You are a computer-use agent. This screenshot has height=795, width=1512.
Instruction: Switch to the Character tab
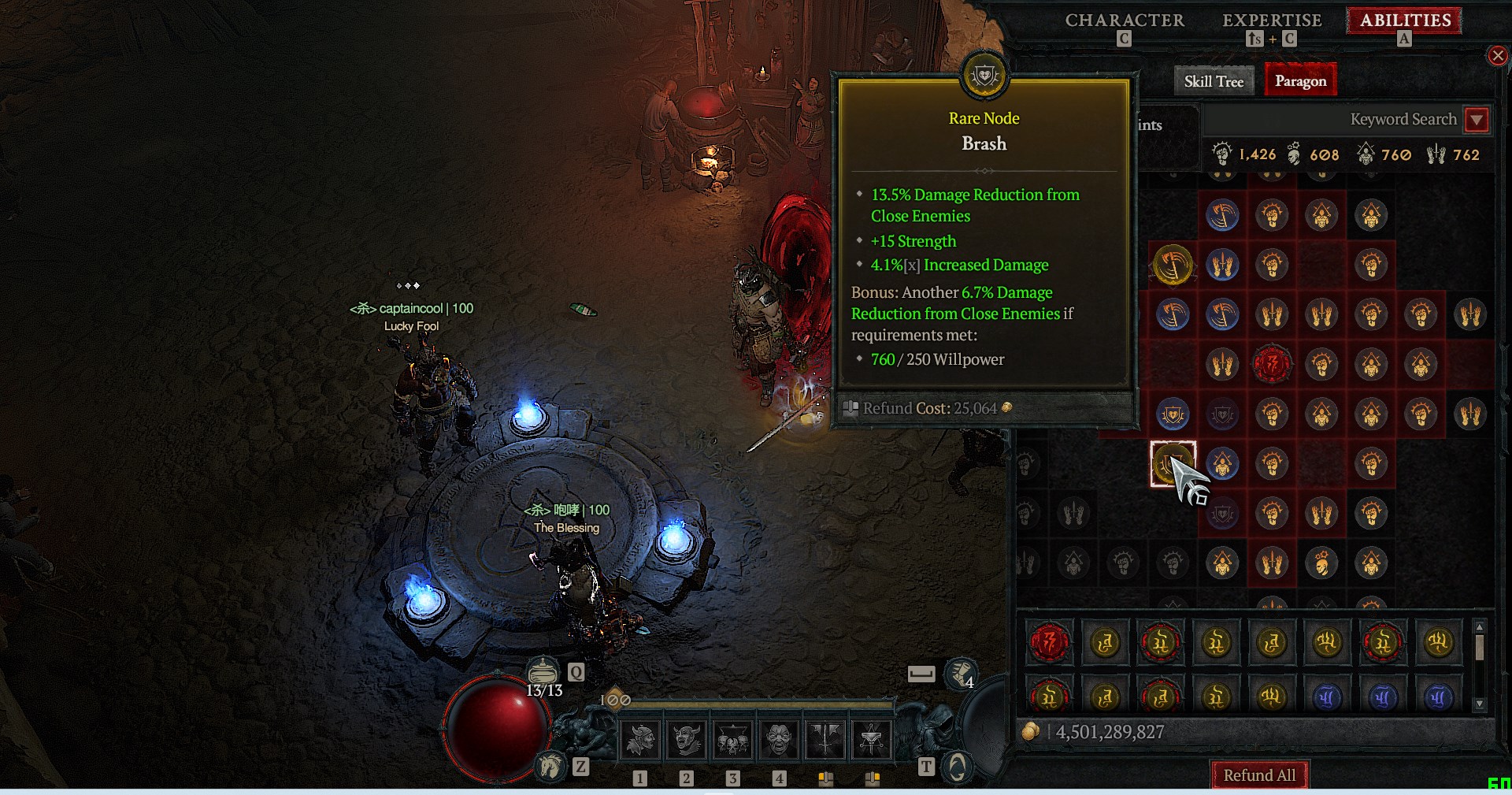[x=1124, y=20]
